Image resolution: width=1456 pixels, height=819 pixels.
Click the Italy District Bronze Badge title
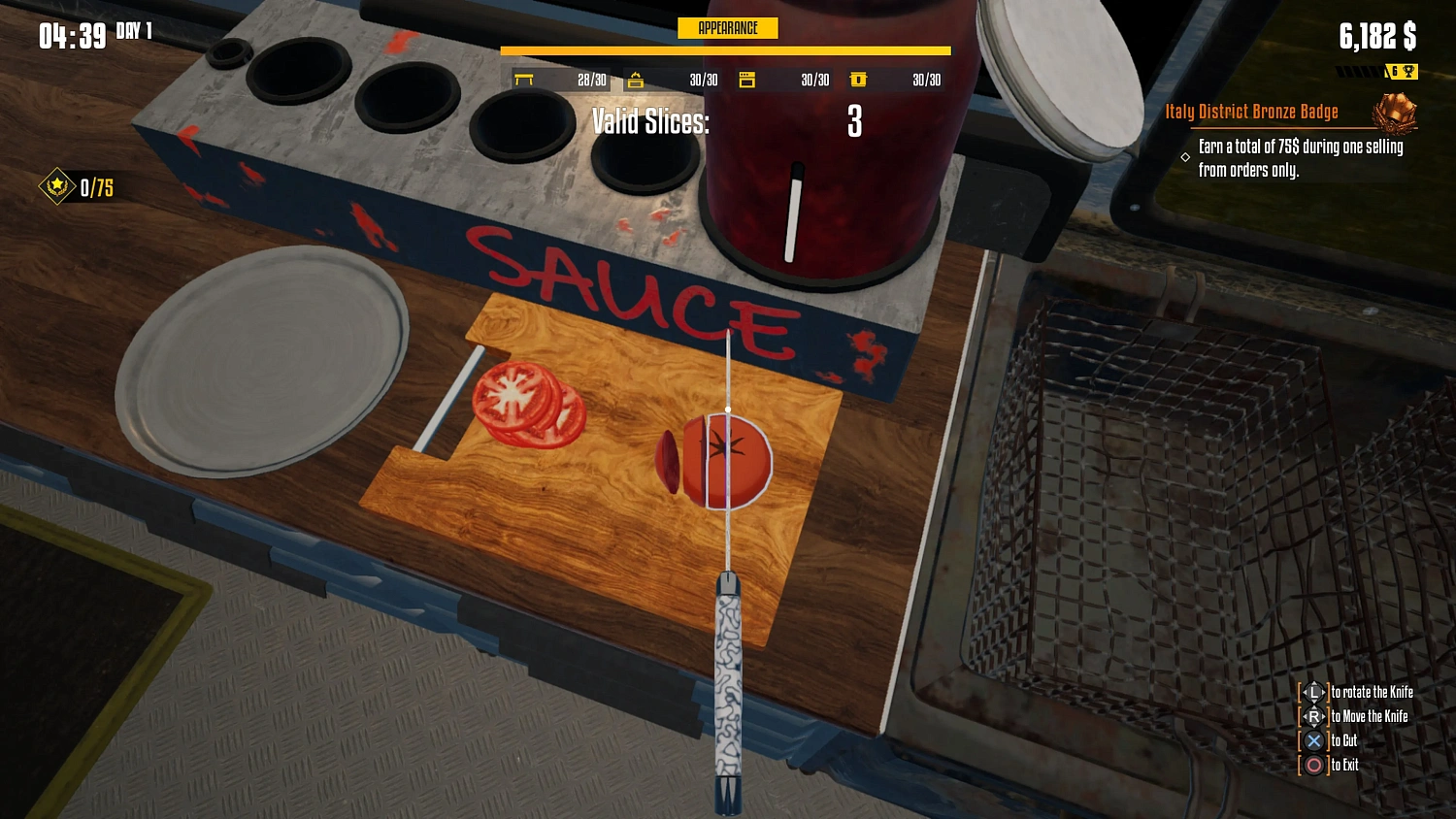(x=1251, y=111)
